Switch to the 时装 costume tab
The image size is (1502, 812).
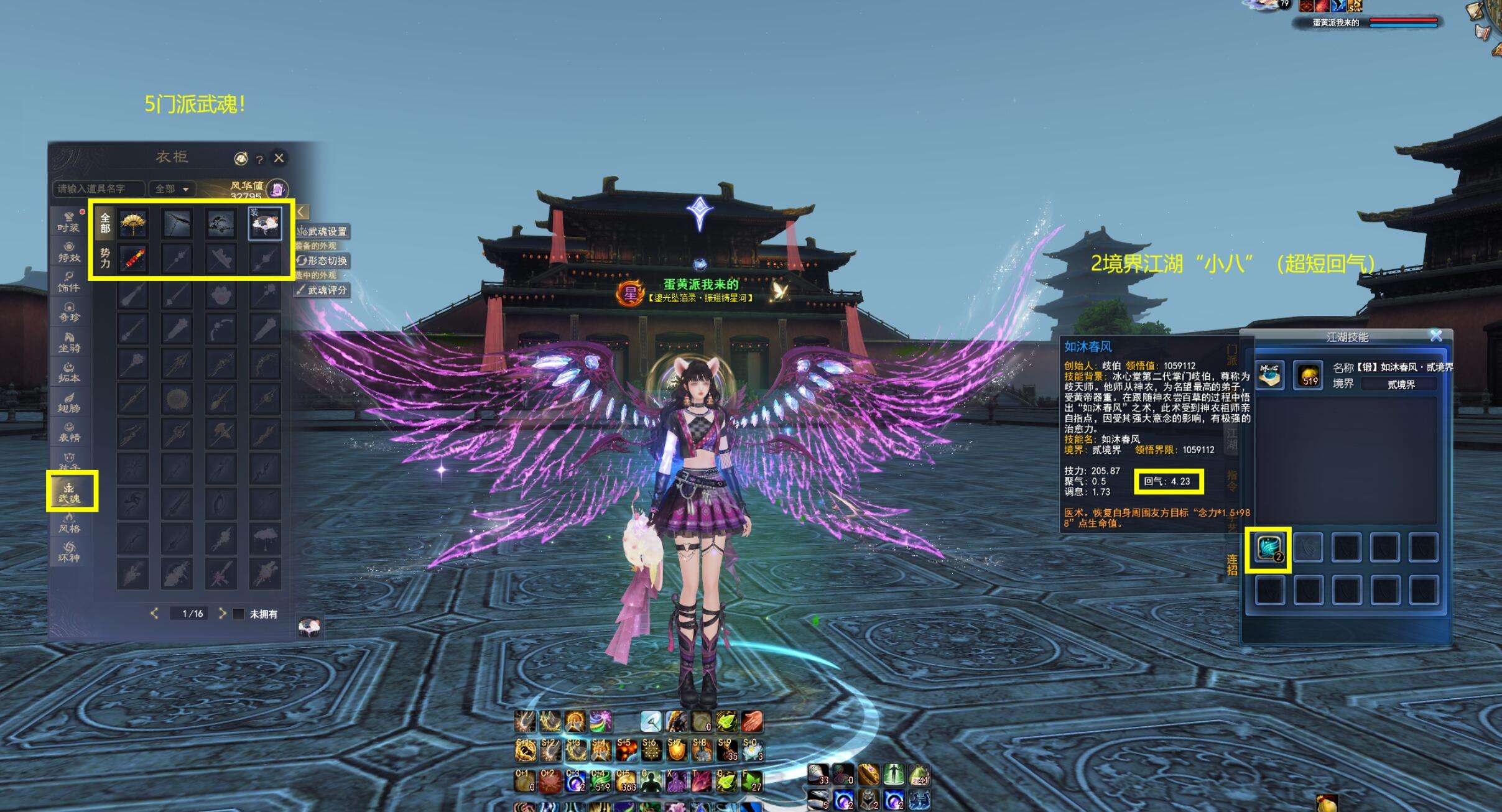[x=69, y=222]
